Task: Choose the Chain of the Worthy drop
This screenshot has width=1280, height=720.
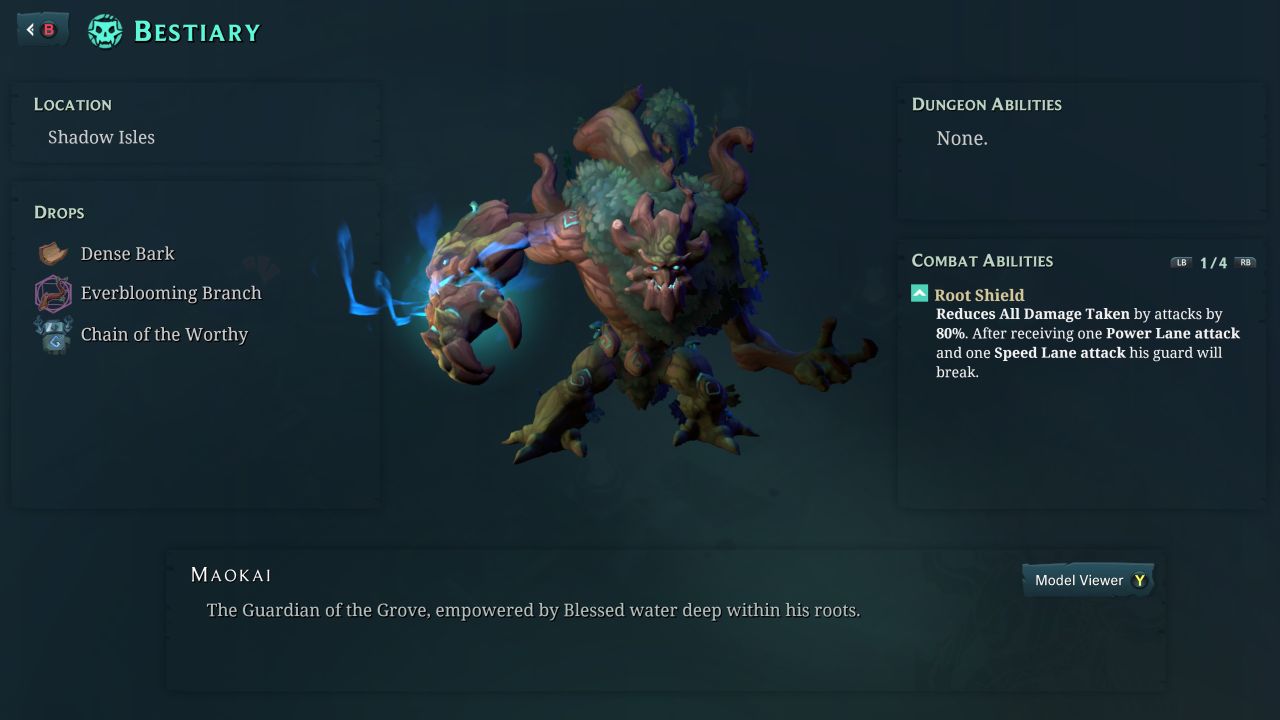Action: (164, 335)
